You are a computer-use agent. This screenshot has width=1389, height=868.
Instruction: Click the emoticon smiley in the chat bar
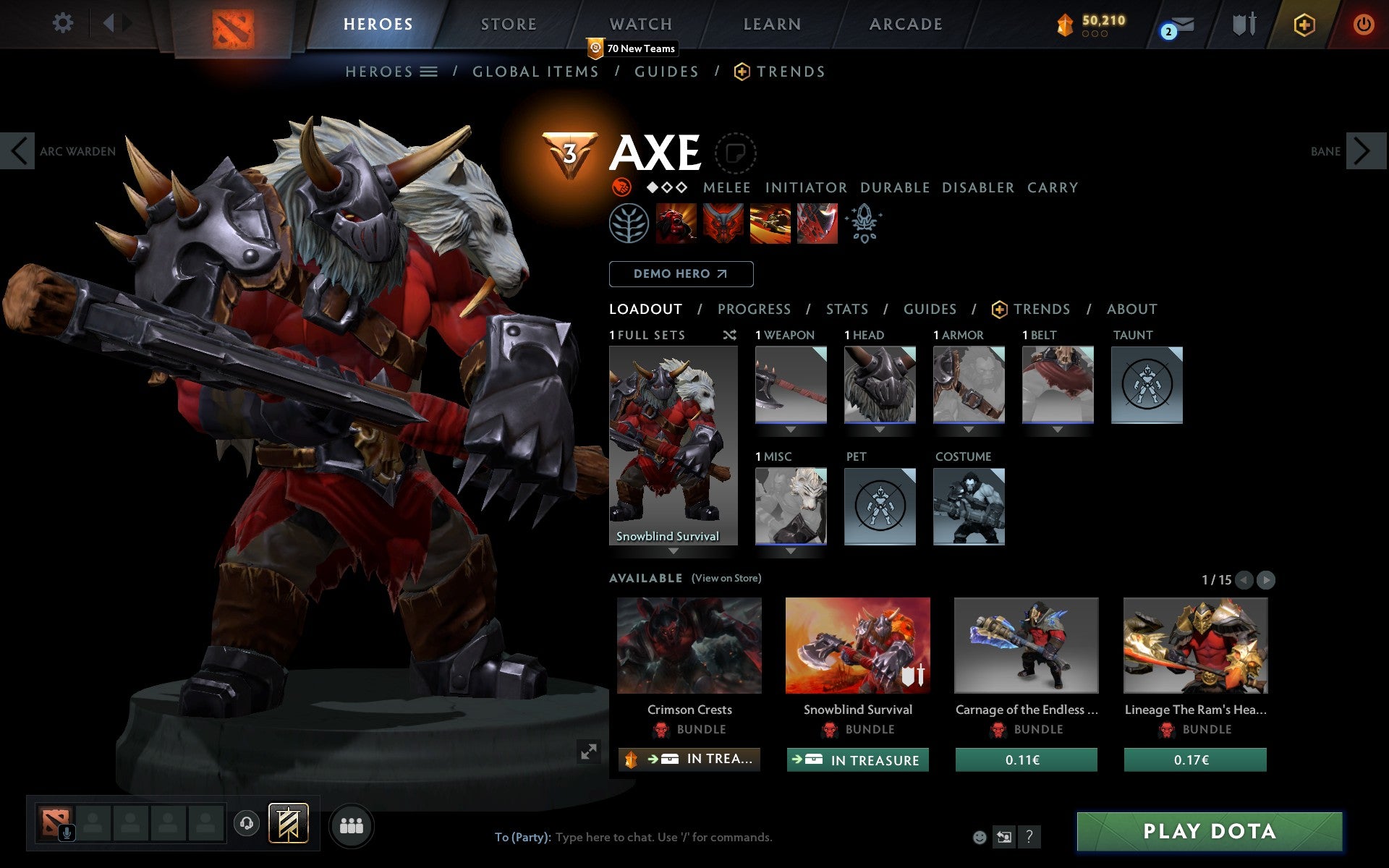click(x=981, y=838)
